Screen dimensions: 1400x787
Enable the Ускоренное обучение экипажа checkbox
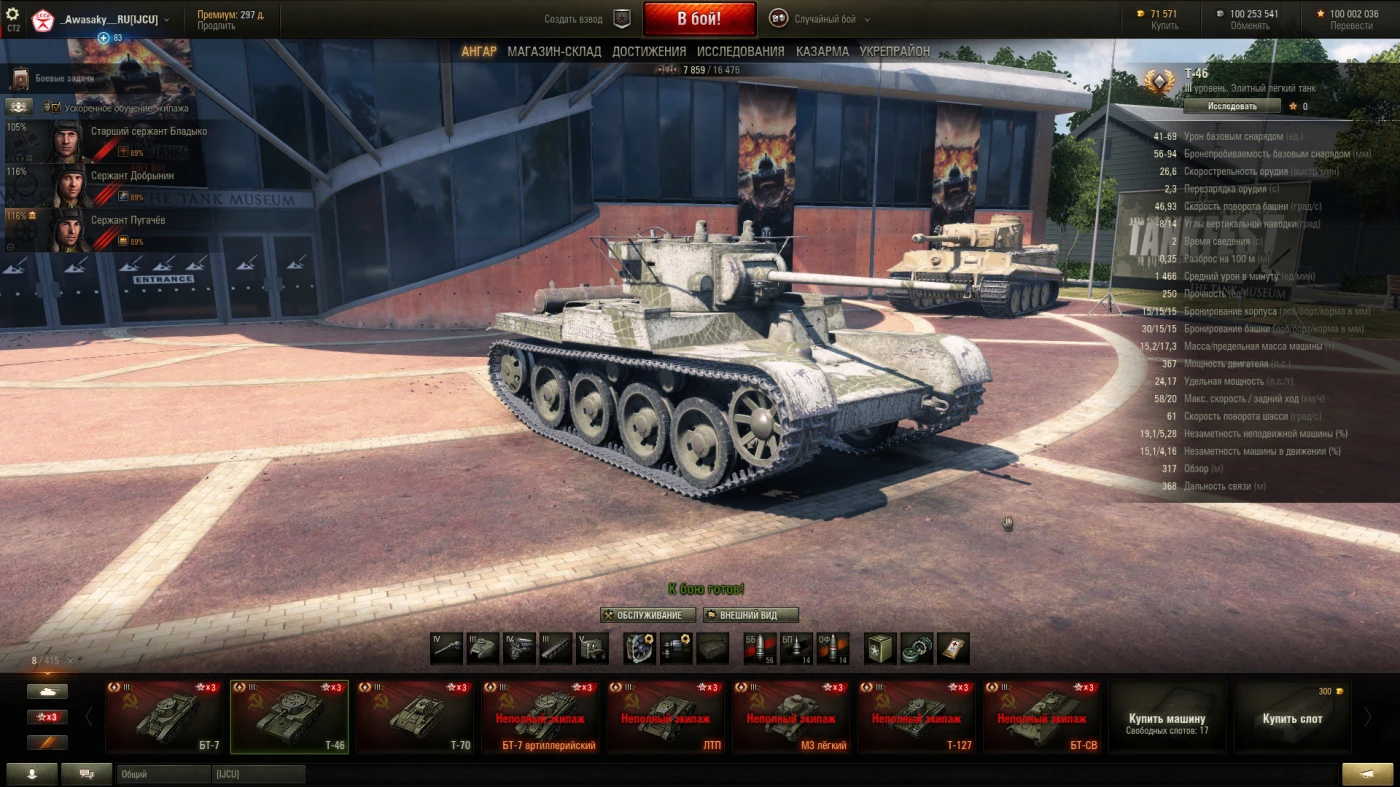55,107
